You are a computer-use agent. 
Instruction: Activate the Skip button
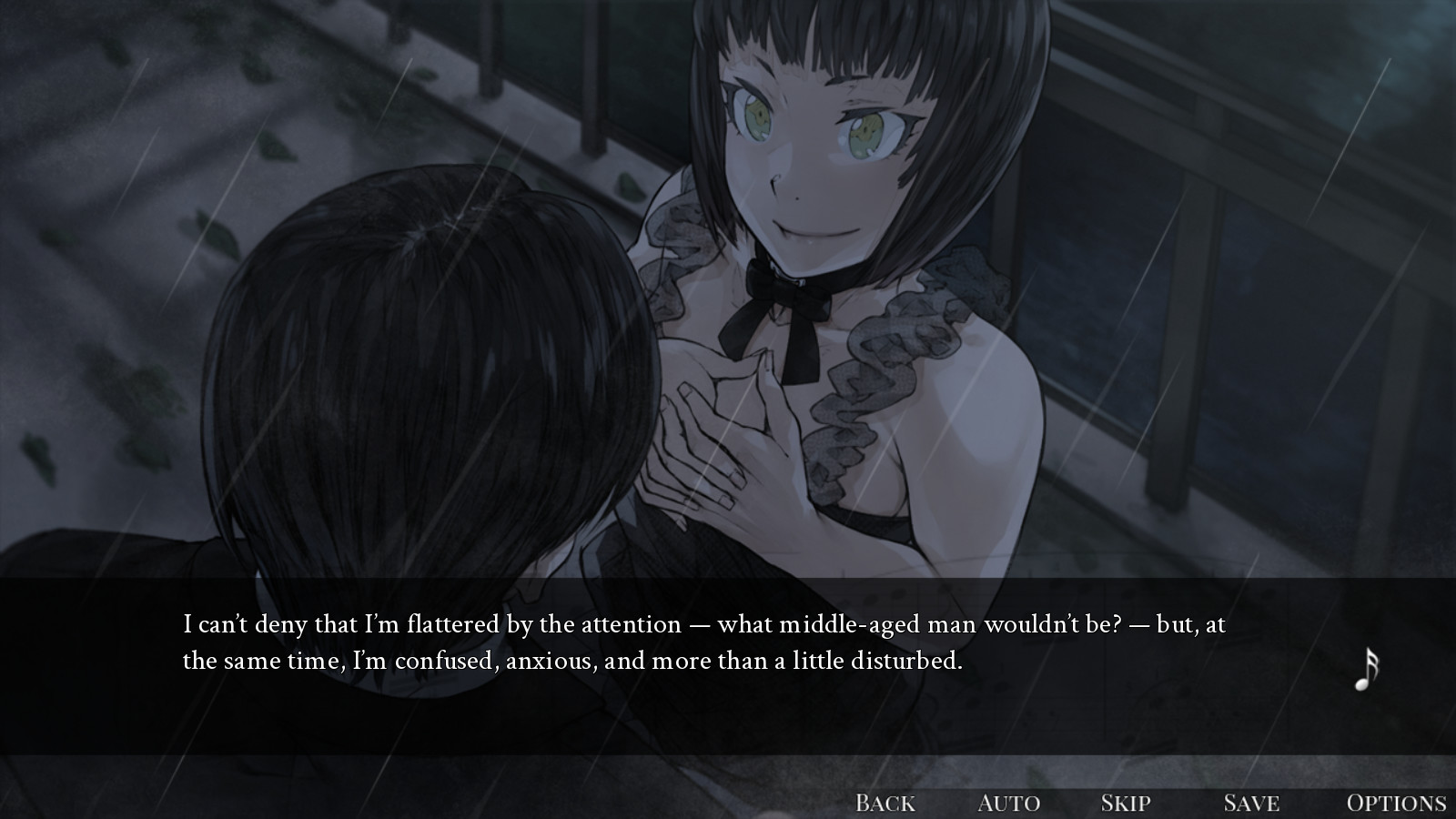click(x=1126, y=803)
